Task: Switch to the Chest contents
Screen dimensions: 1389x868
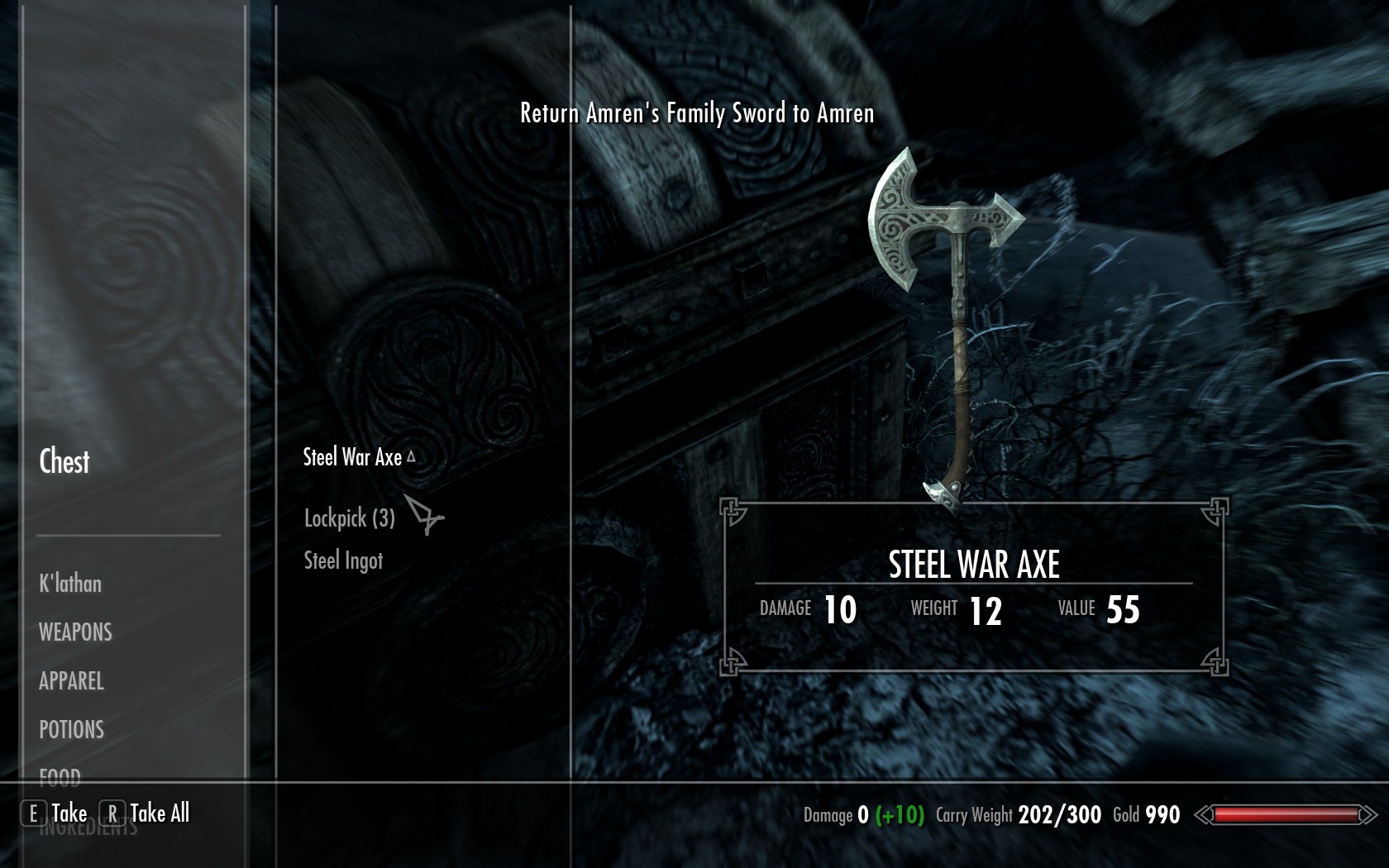Action: click(64, 461)
